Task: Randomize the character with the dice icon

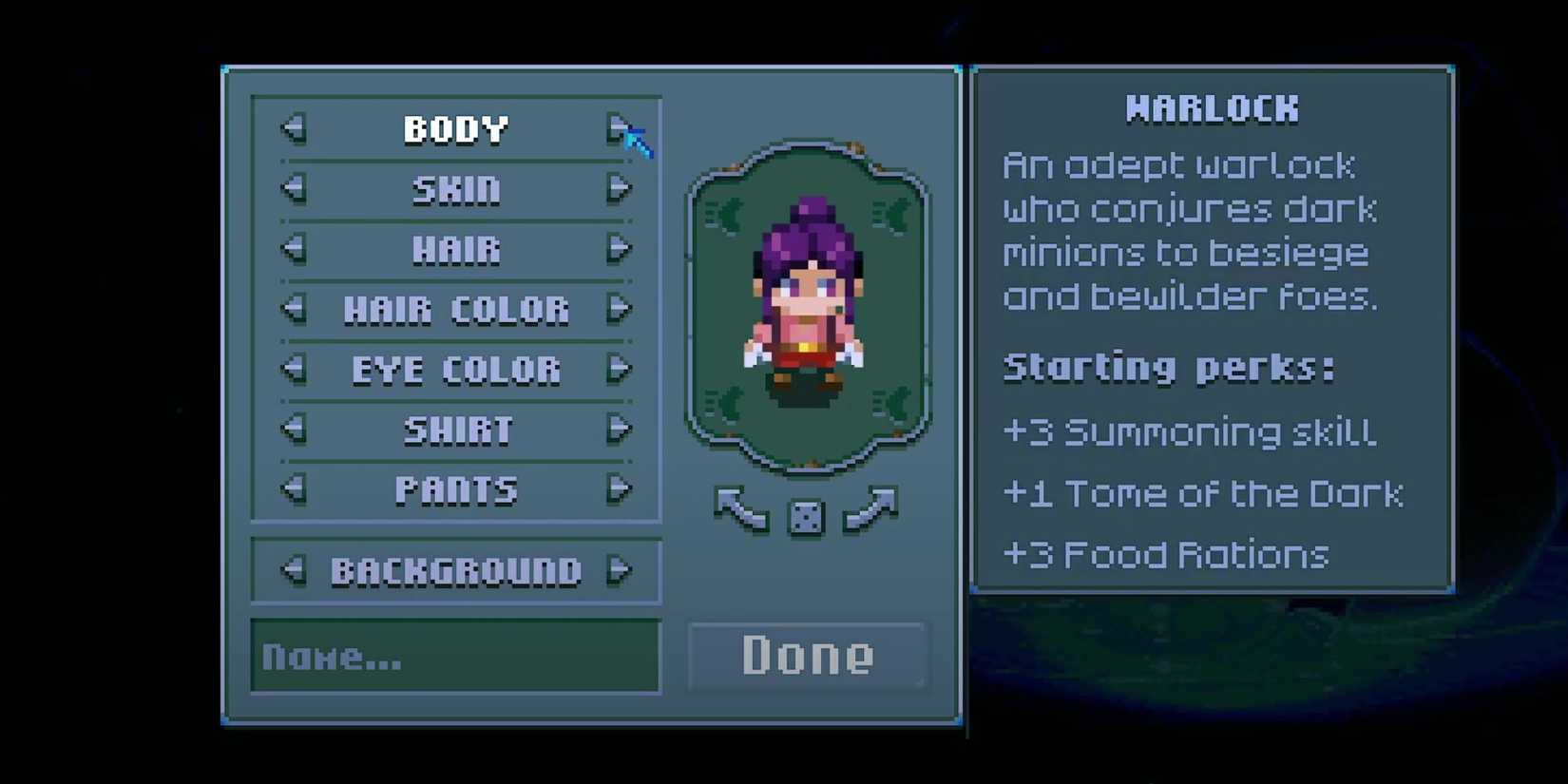Action: (806, 515)
